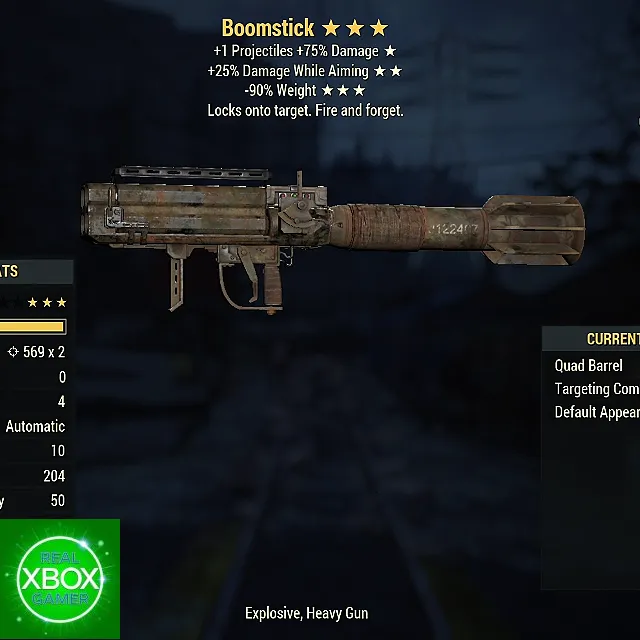The height and width of the screenshot is (640, 640).
Task: Choose the Targeting Computer mod row
Action: pos(596,389)
